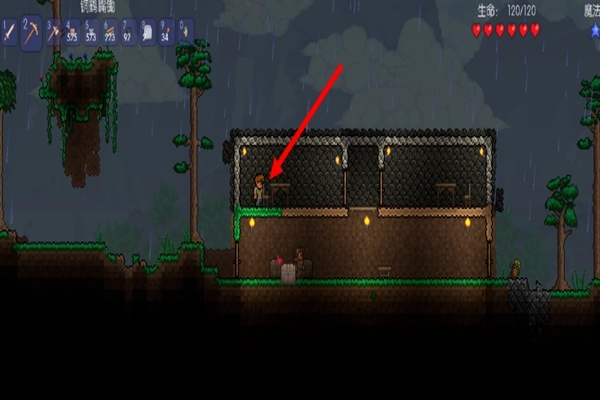
Task: Select the sword in hotbar slot 1
Action: pyautogui.click(x=10, y=33)
